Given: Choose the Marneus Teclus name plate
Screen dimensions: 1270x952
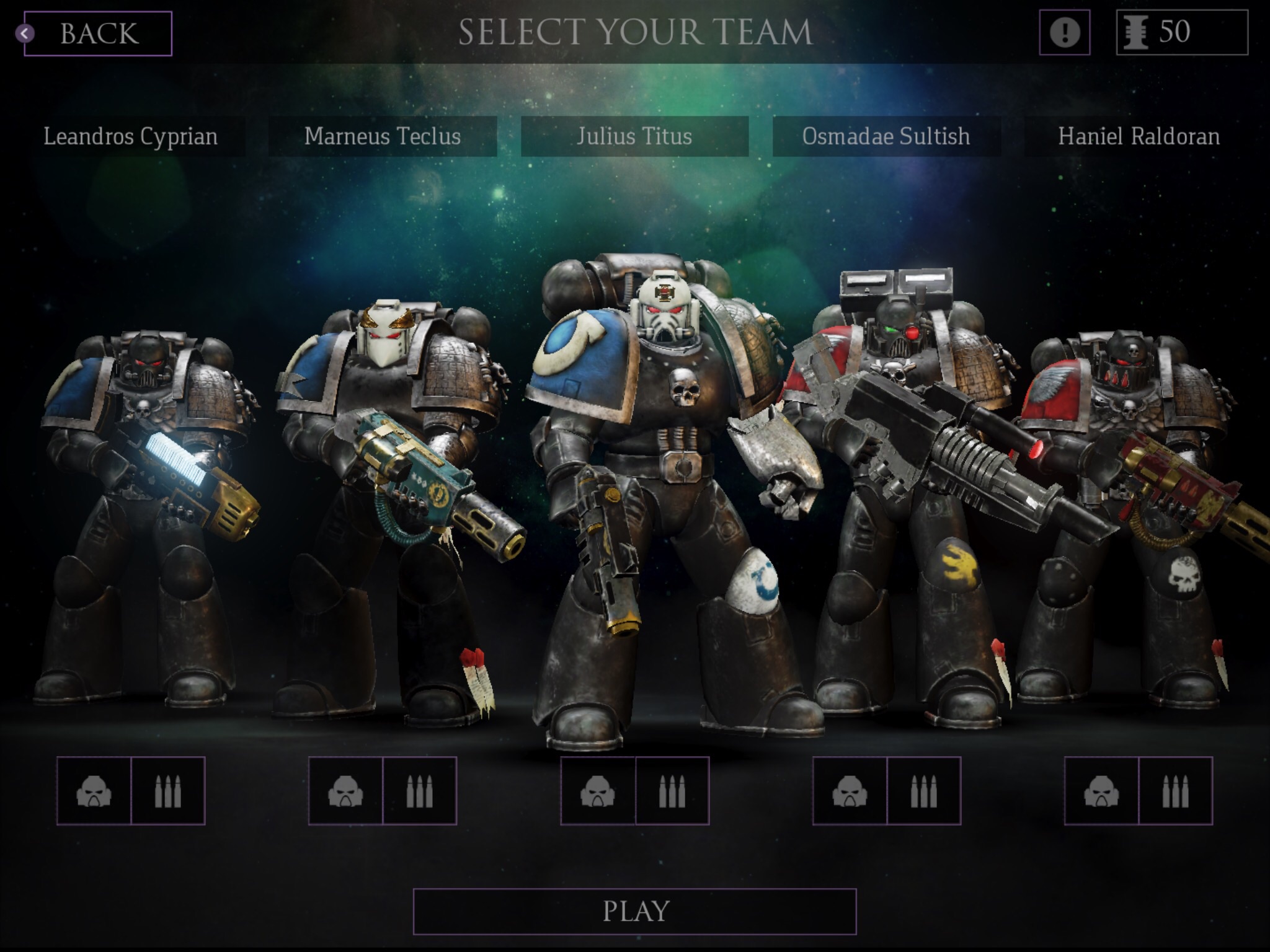Looking at the screenshot, I should [383, 136].
